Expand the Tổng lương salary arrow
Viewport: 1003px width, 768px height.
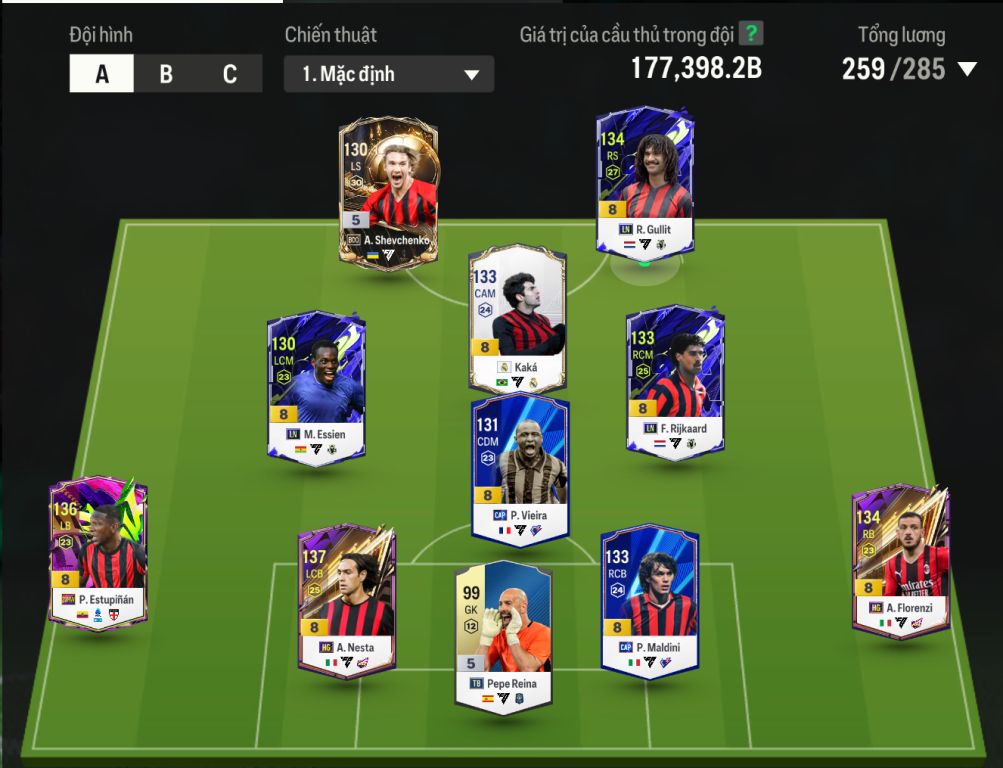click(967, 69)
